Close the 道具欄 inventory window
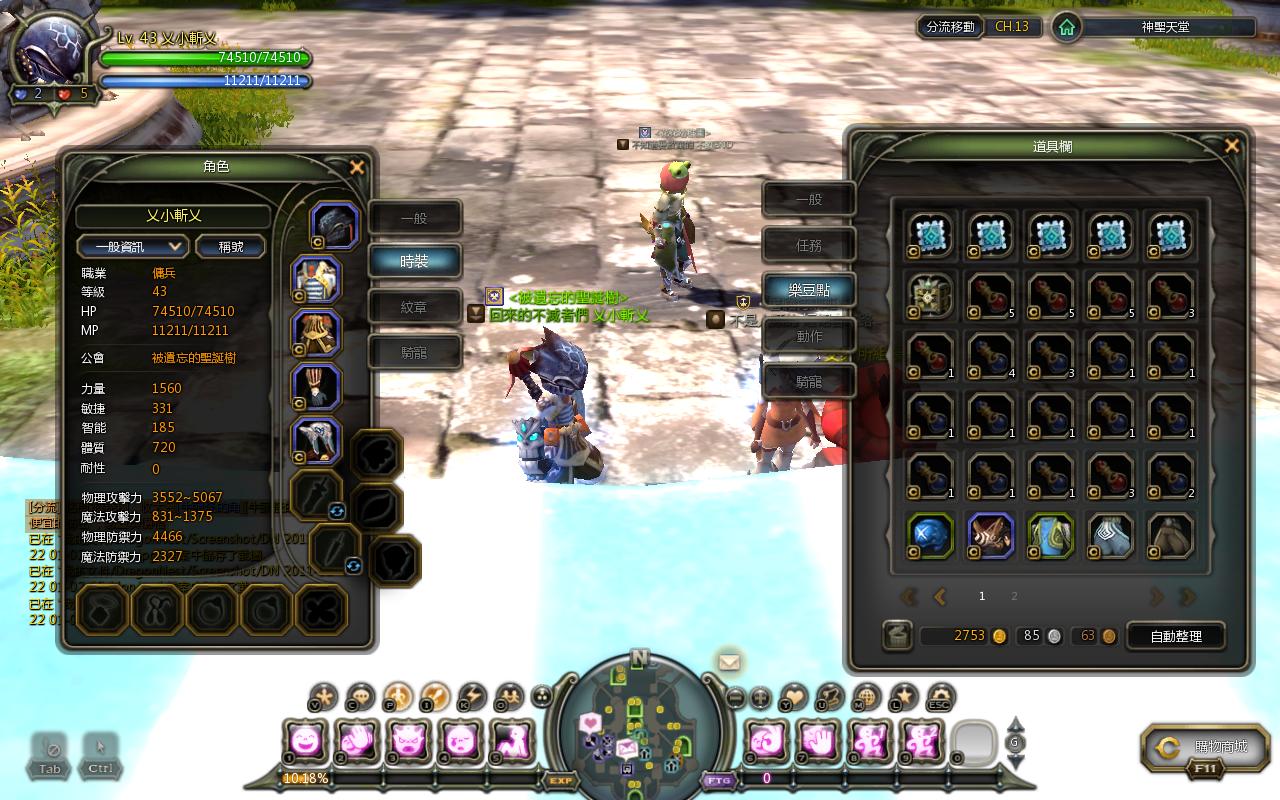 pyautogui.click(x=1232, y=146)
